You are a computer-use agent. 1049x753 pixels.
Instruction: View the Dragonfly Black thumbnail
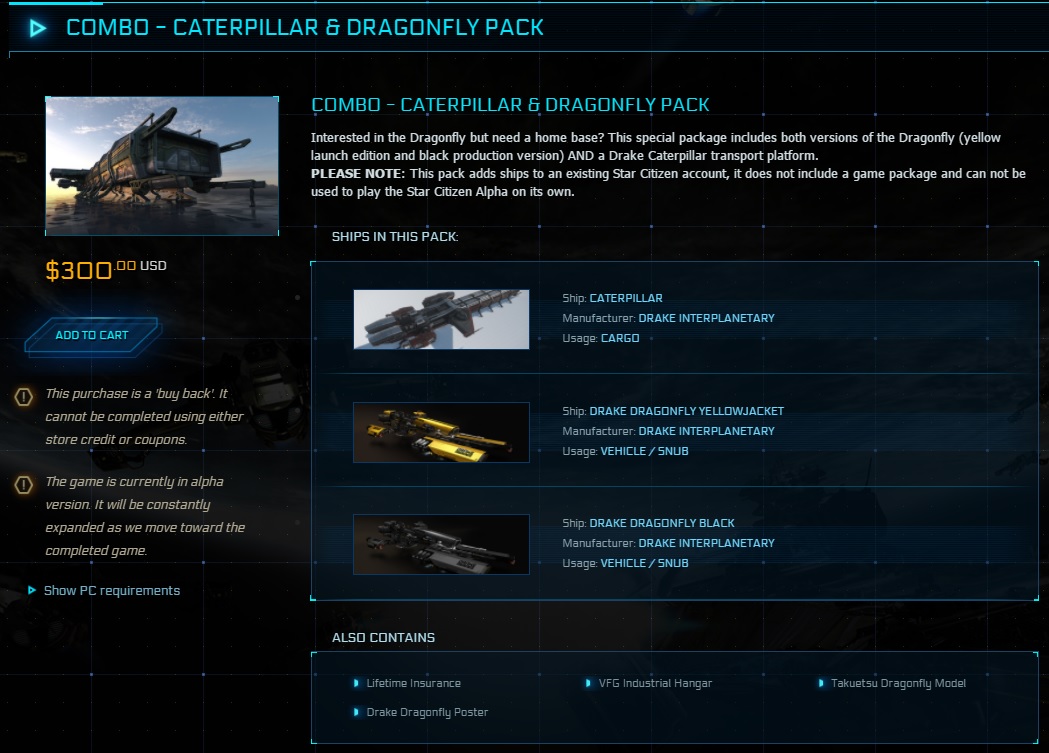click(x=441, y=544)
